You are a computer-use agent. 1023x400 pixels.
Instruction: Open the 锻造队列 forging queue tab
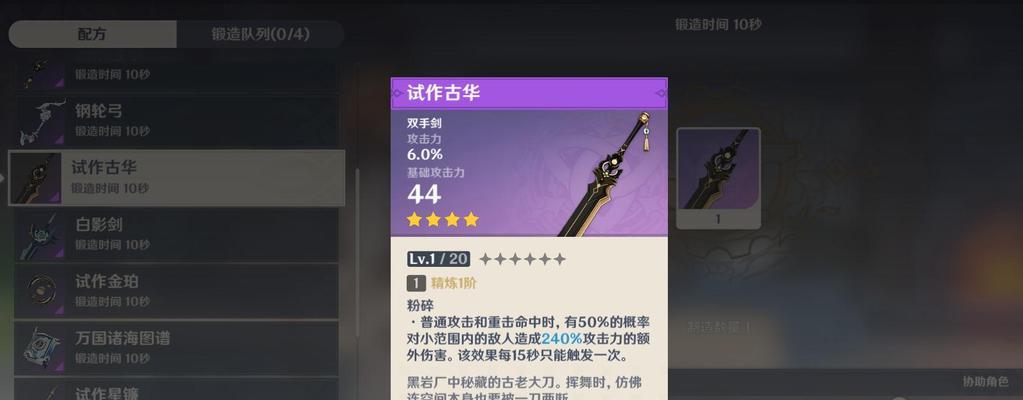pyautogui.click(x=260, y=34)
